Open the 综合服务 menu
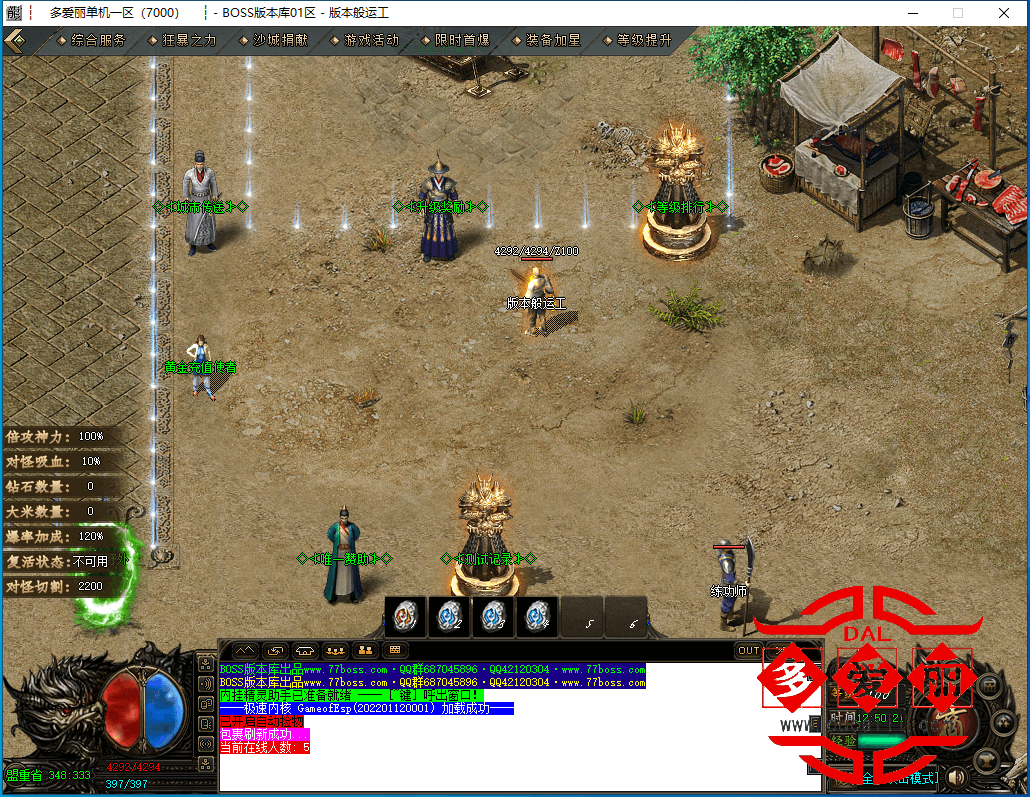The image size is (1030, 797). (98, 41)
